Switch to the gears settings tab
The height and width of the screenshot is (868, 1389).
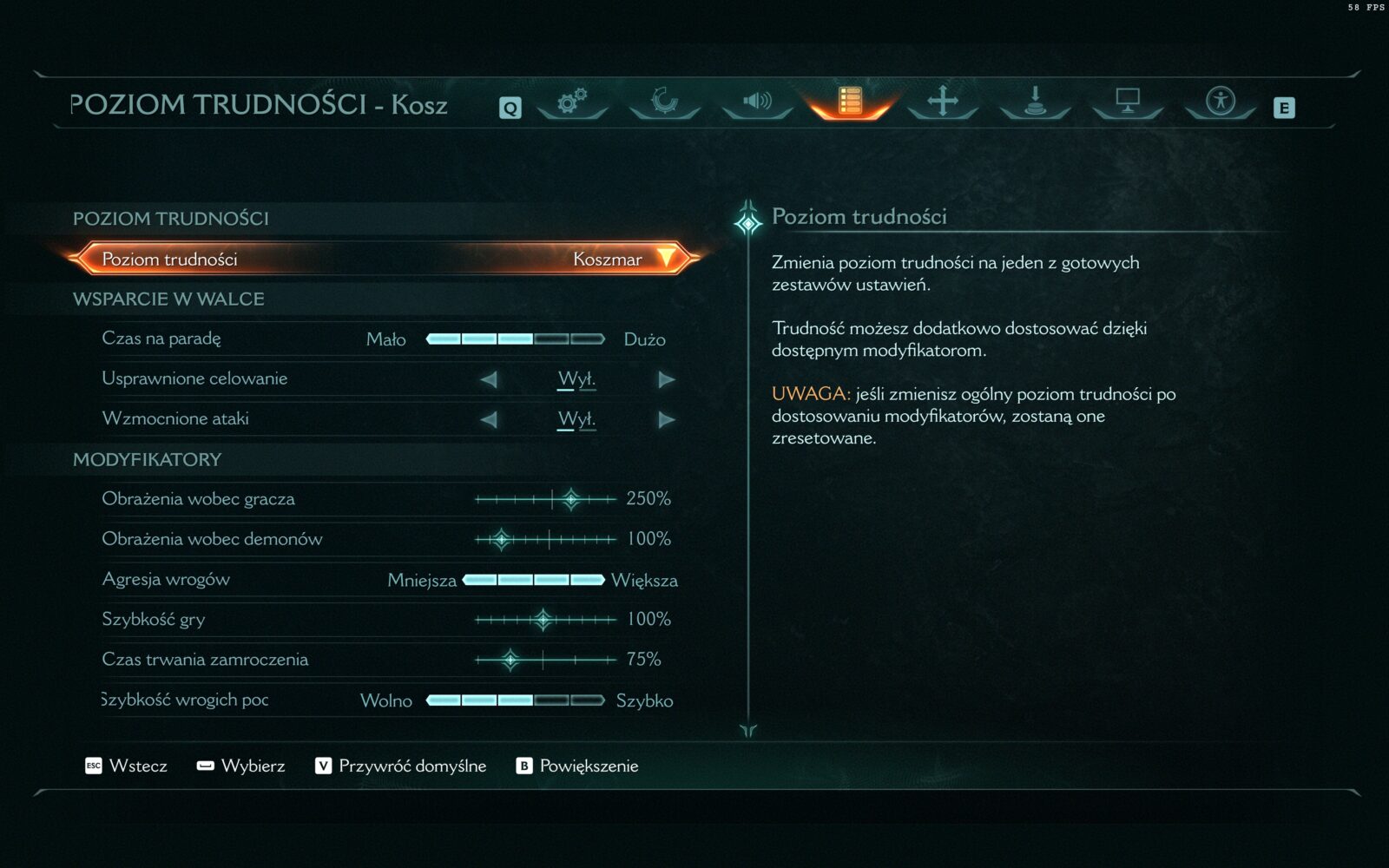point(572,102)
